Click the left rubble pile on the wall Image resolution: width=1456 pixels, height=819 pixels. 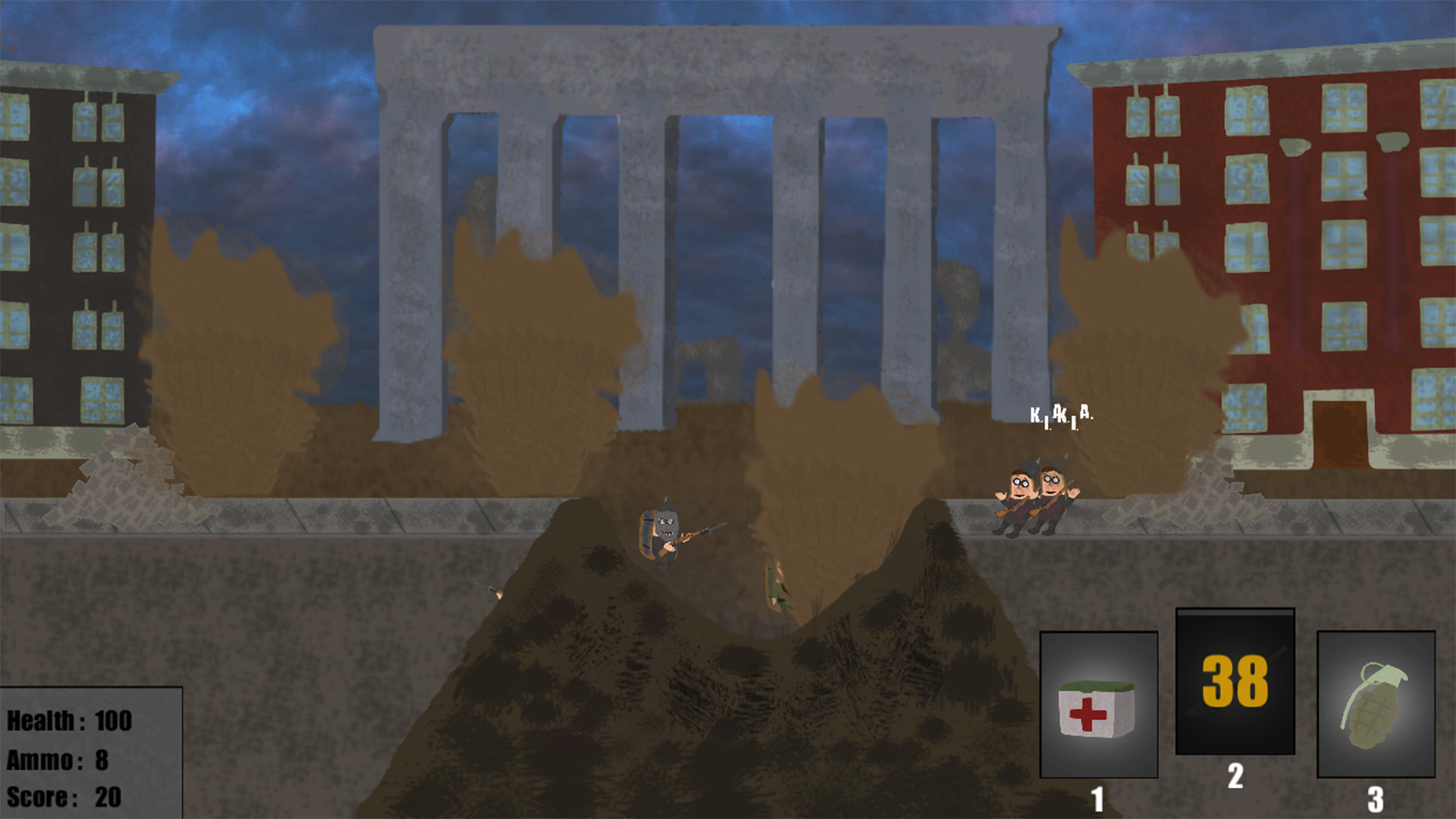point(125,470)
